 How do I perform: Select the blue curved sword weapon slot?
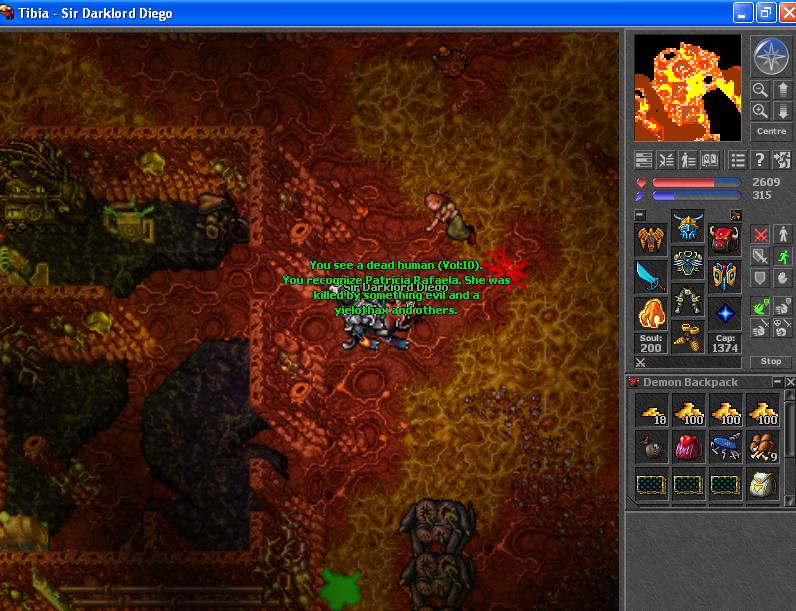point(651,276)
